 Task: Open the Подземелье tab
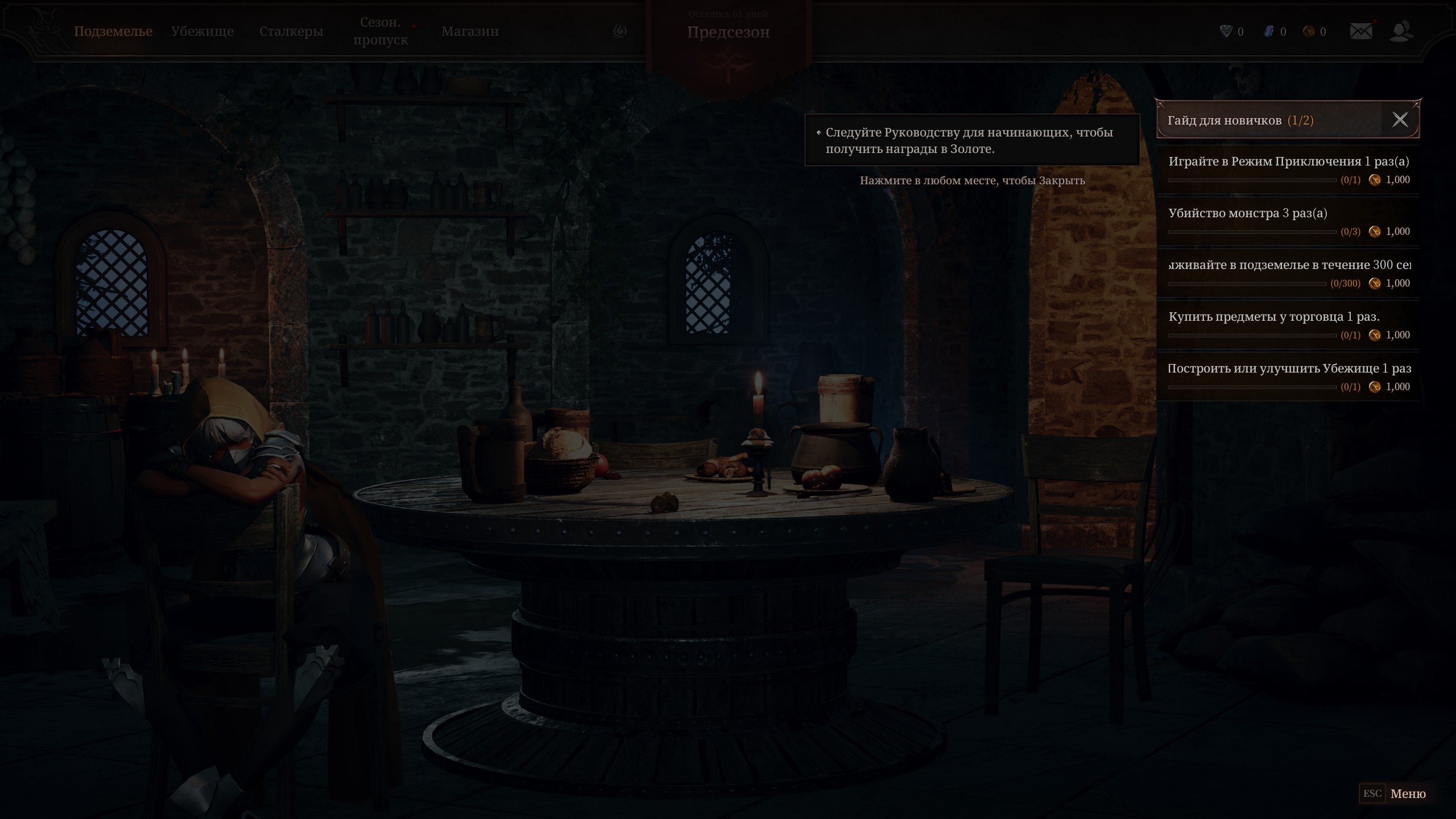pos(113,31)
